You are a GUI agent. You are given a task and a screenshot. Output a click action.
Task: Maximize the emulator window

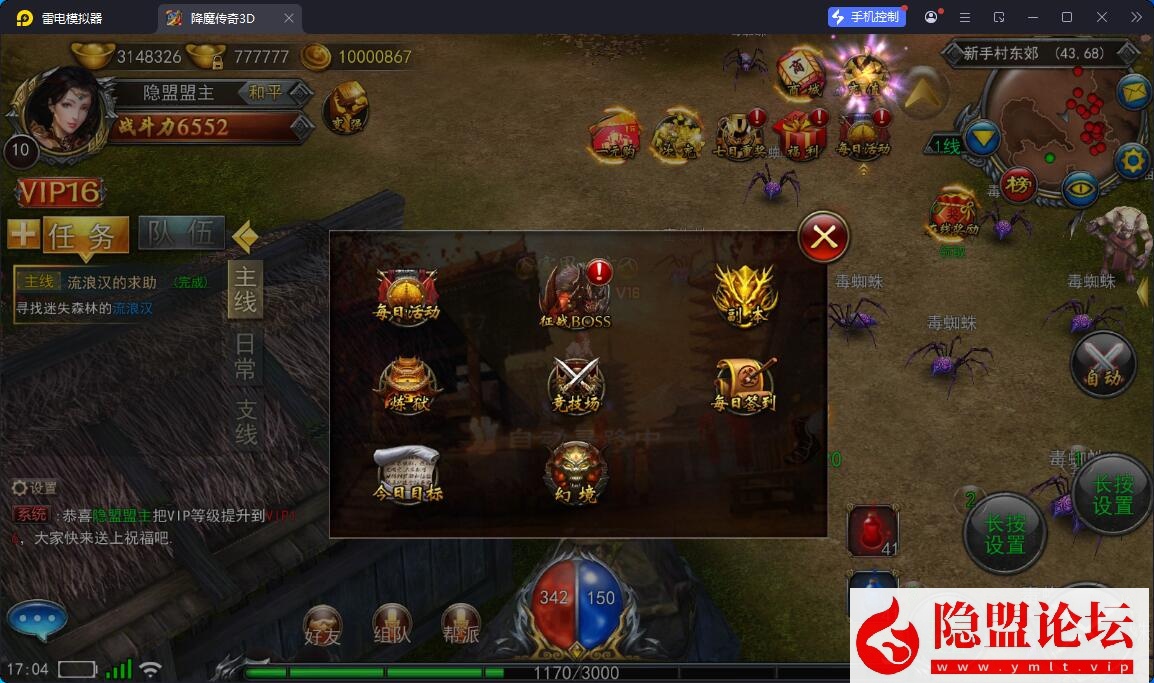(x=1067, y=17)
